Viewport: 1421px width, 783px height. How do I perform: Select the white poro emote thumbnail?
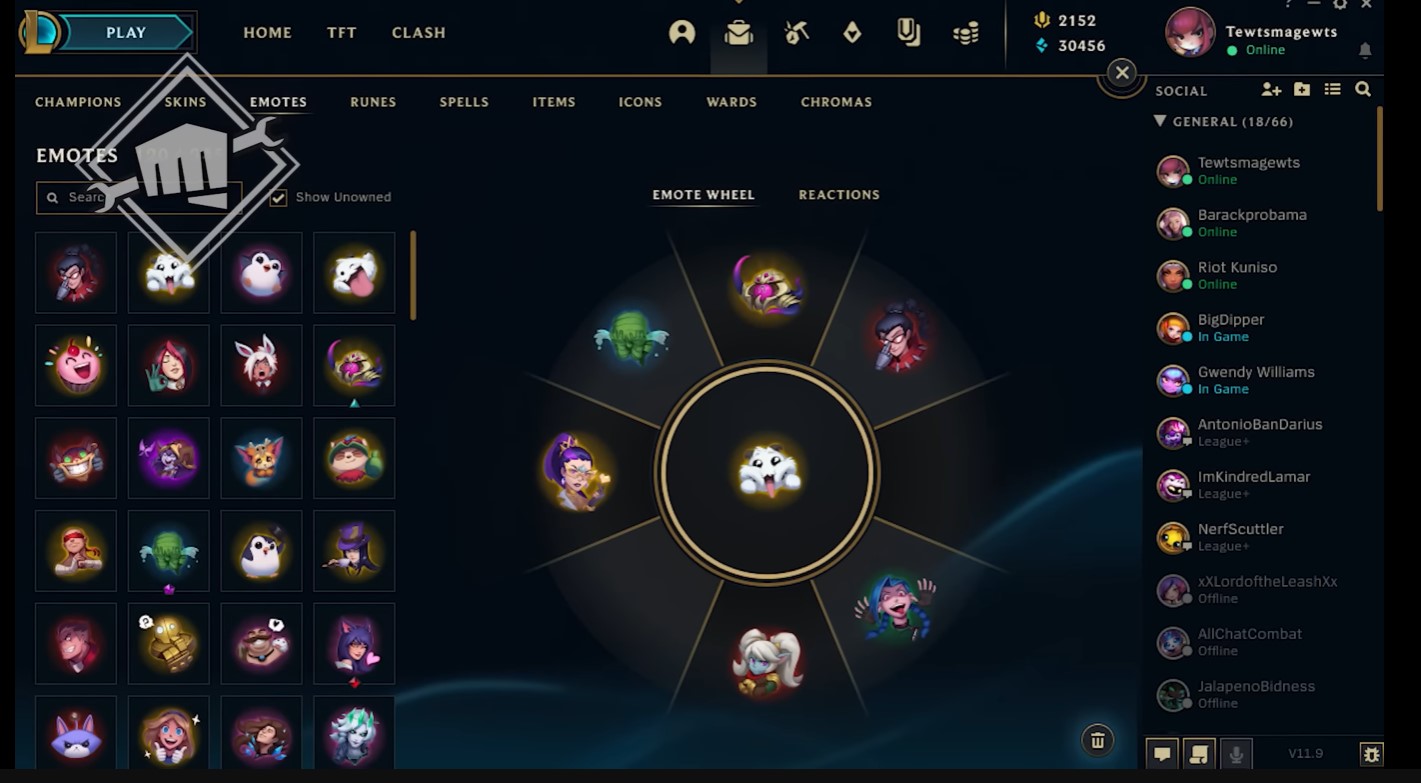168,272
